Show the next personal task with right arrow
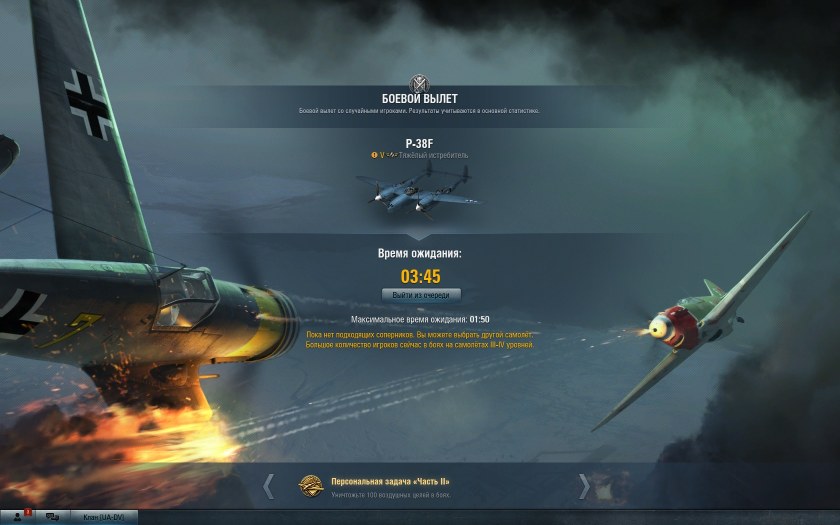Screen dimensions: 840x525 tap(584, 486)
